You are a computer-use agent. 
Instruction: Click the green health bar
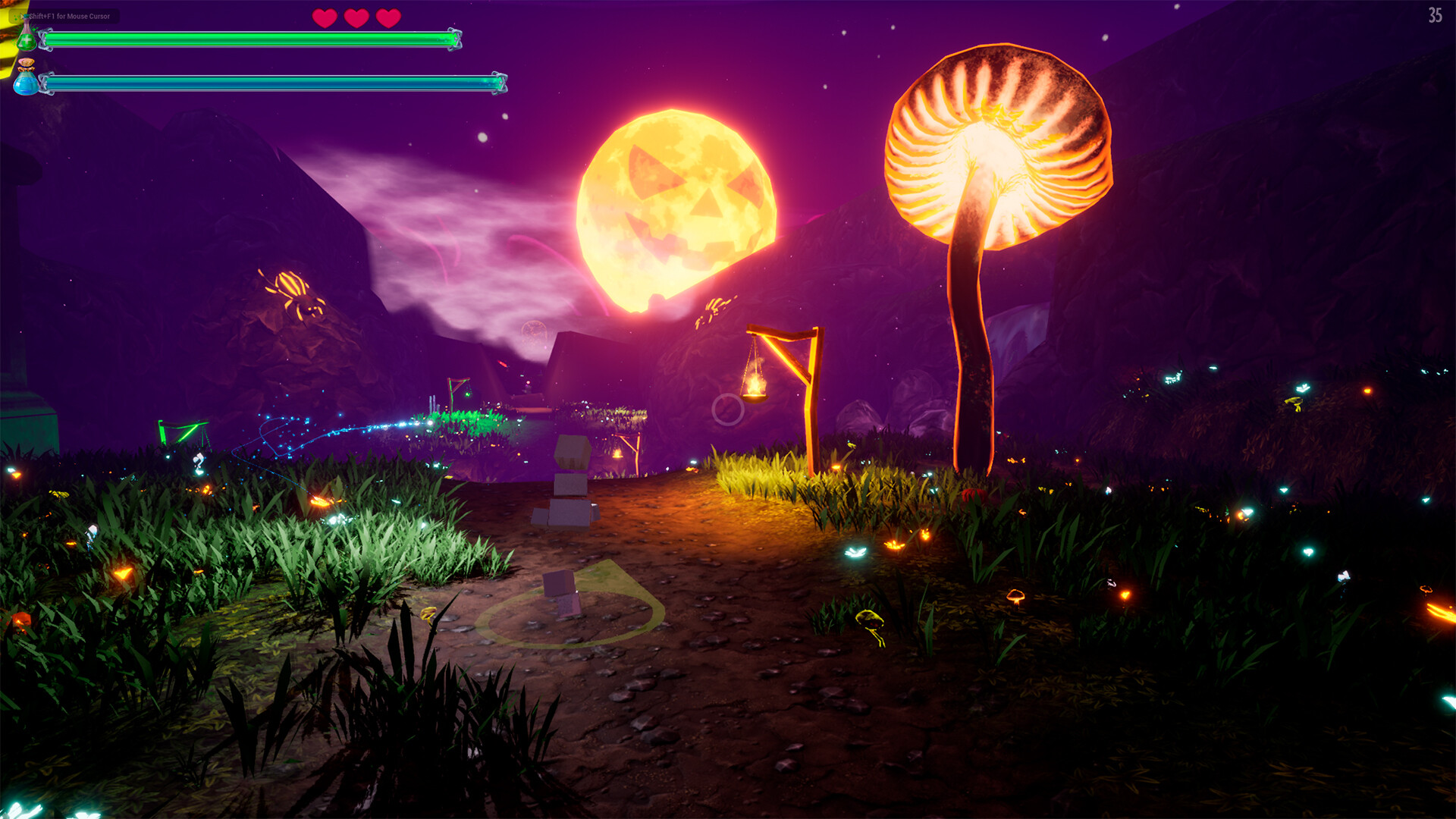tap(250, 38)
